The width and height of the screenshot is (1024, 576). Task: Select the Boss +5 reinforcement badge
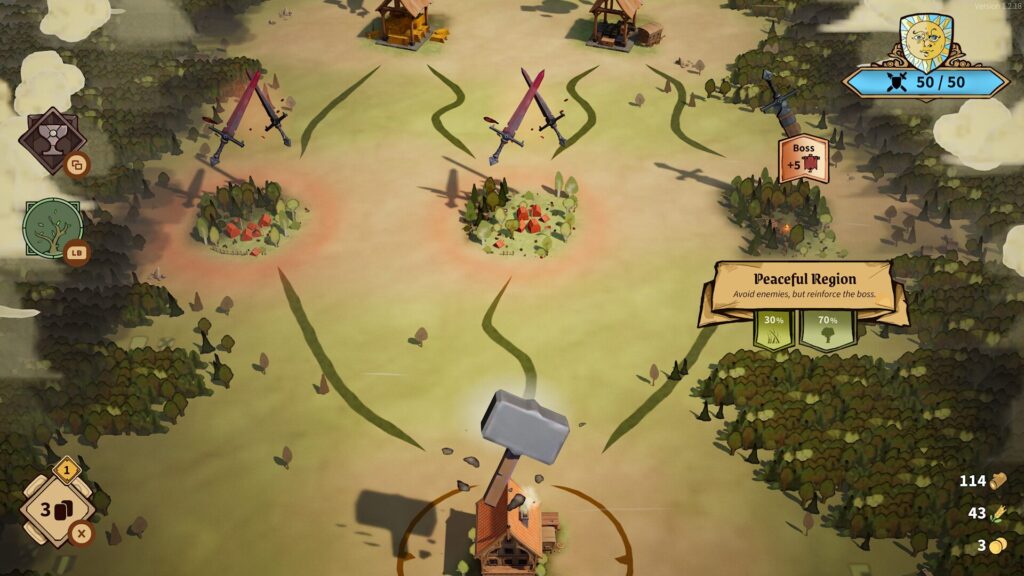point(804,160)
